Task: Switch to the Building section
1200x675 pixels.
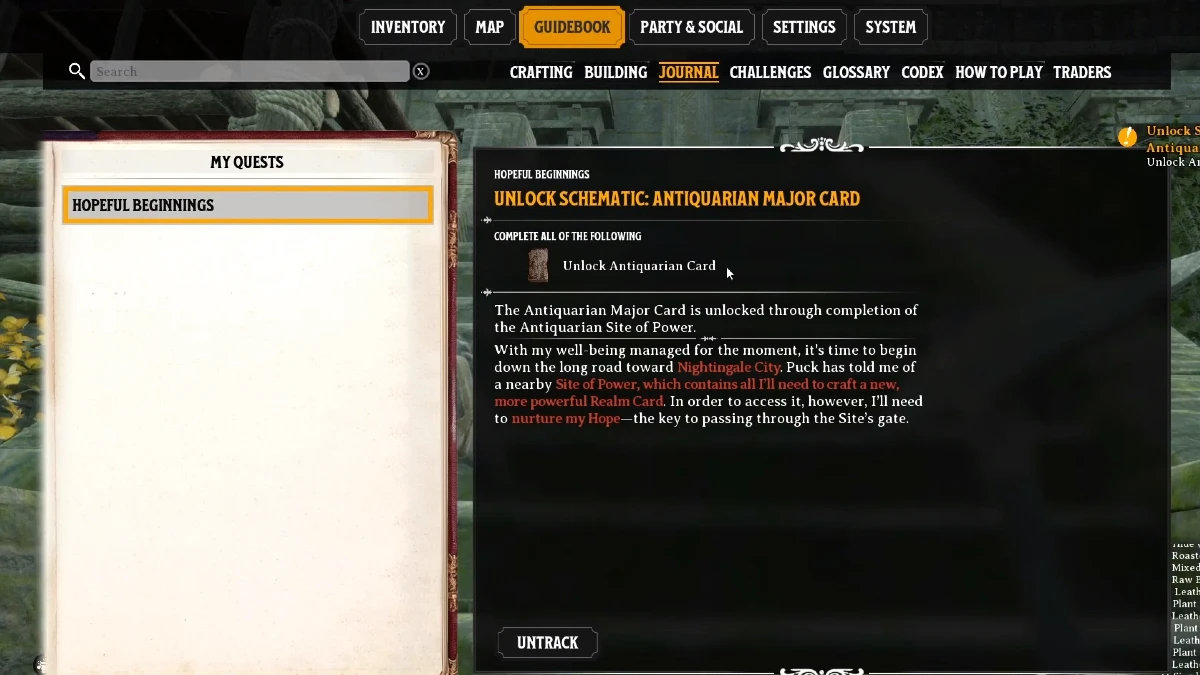Action: (x=615, y=72)
